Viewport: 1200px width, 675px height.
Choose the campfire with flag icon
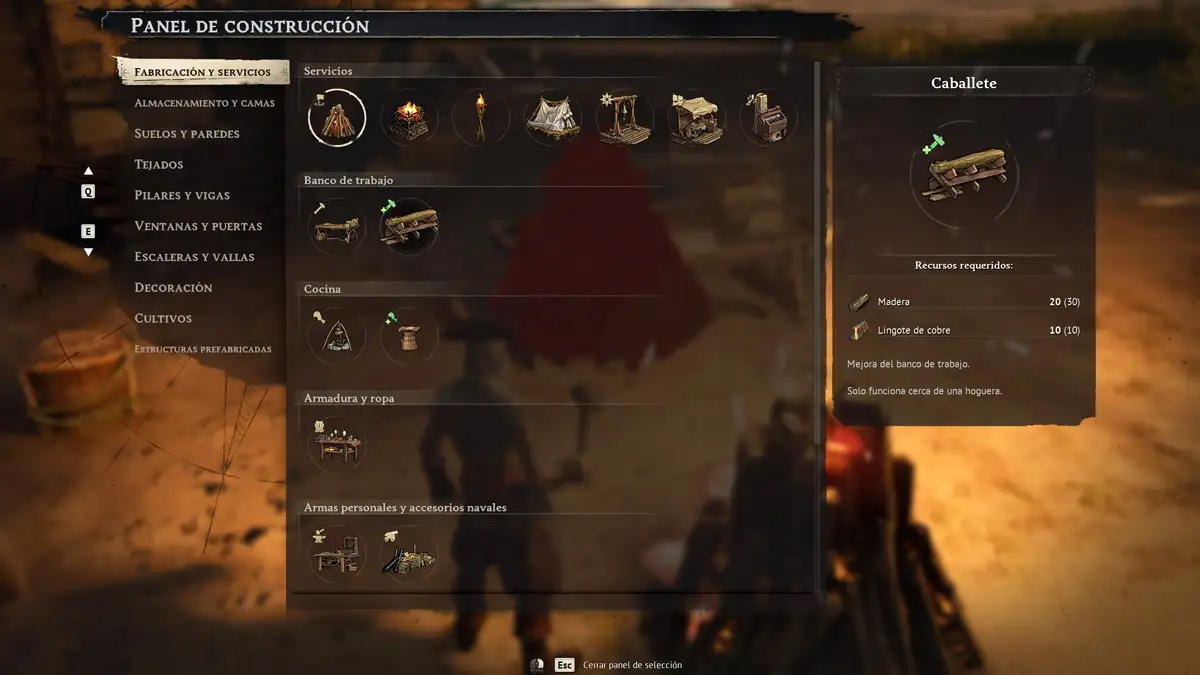pos(337,118)
